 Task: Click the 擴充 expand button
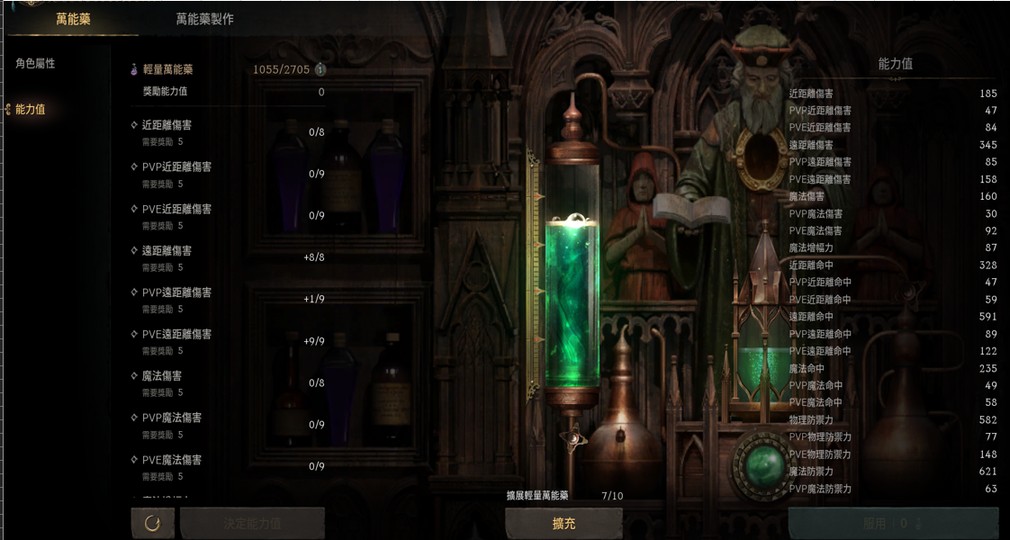563,522
